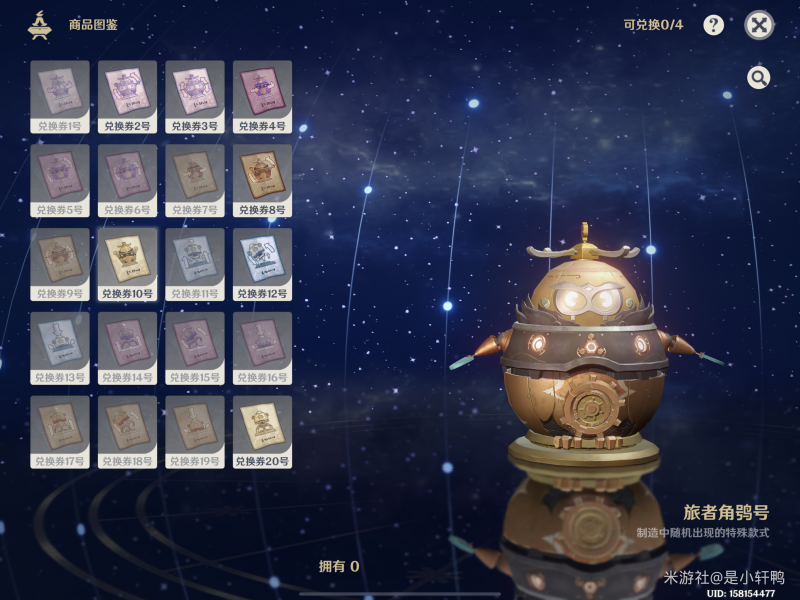Select the 兑换券5号 voucher tile
The image size is (800, 600).
pos(60,181)
